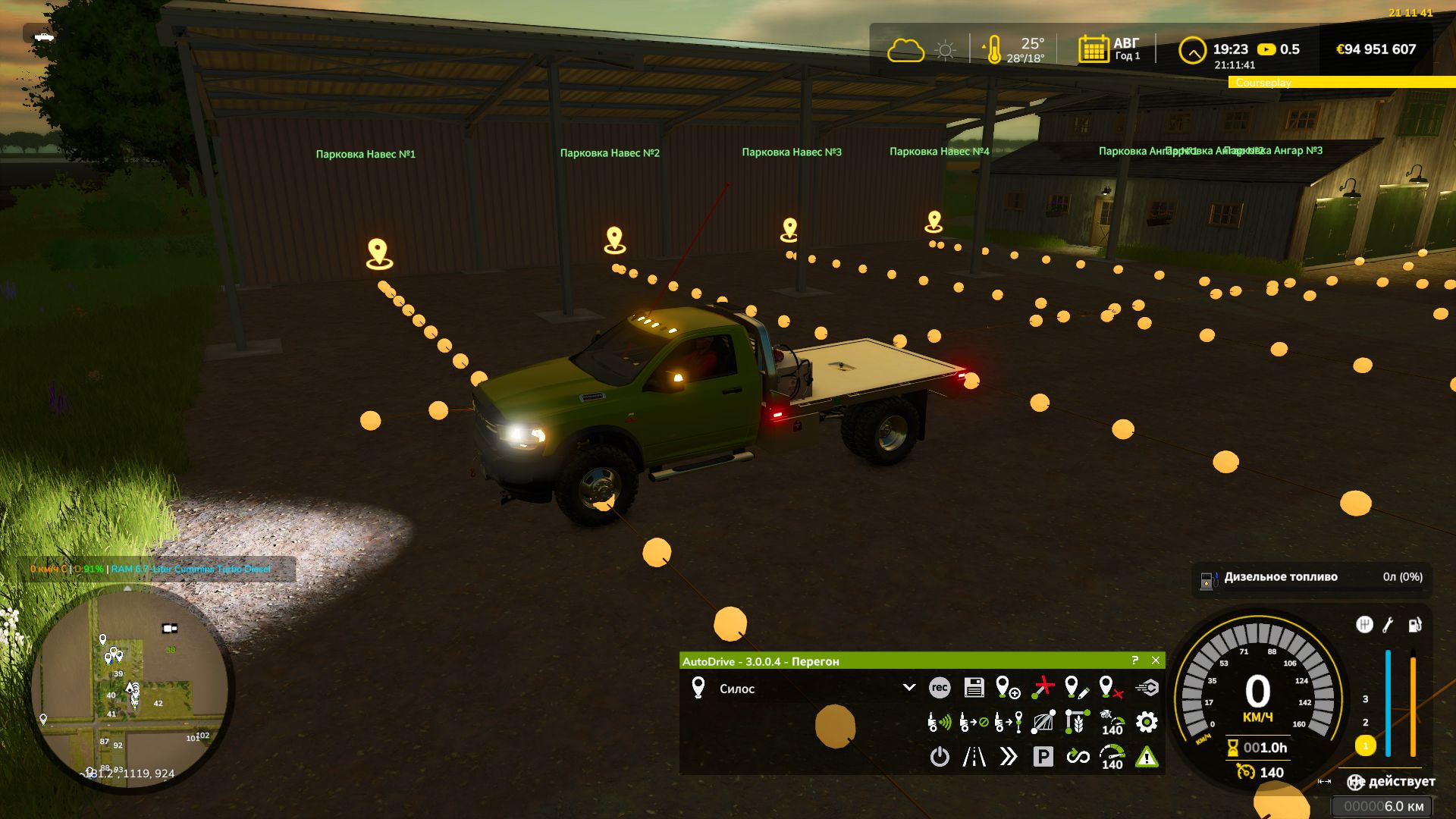This screenshot has height=819, width=1456.
Task: Delete the map marker with red X
Action: point(1110,688)
